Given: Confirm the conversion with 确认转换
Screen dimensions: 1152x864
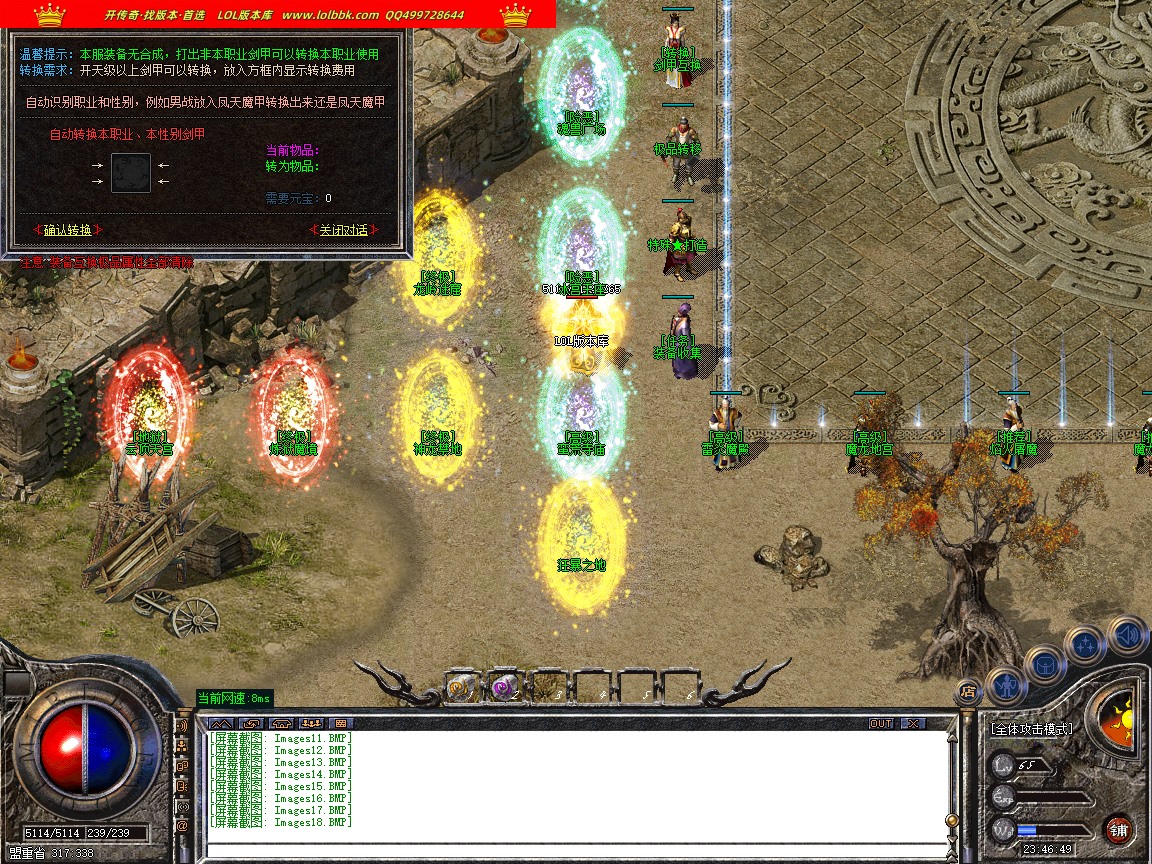Looking at the screenshot, I should click(x=67, y=230).
